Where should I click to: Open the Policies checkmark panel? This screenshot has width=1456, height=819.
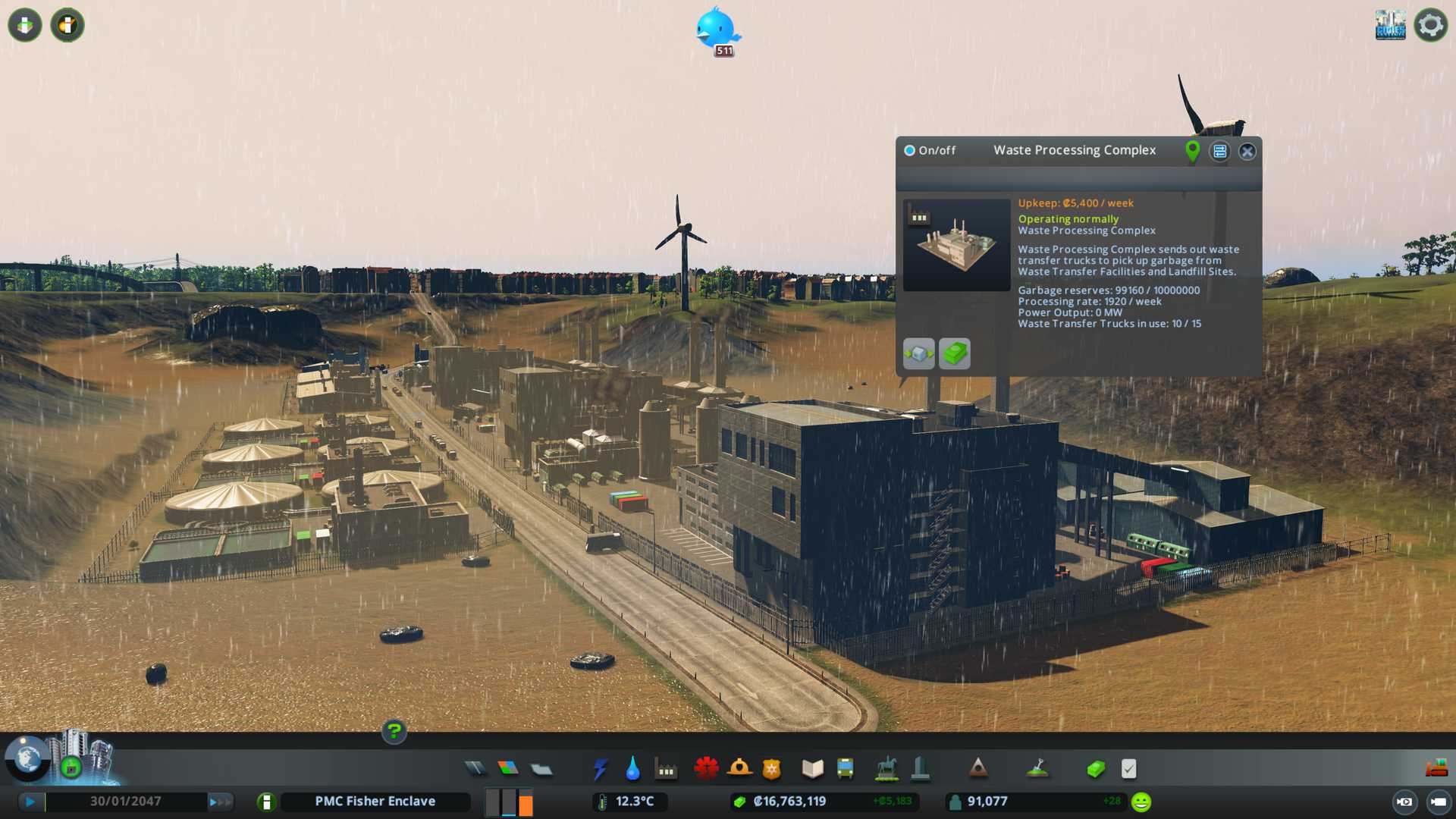[x=1128, y=769]
